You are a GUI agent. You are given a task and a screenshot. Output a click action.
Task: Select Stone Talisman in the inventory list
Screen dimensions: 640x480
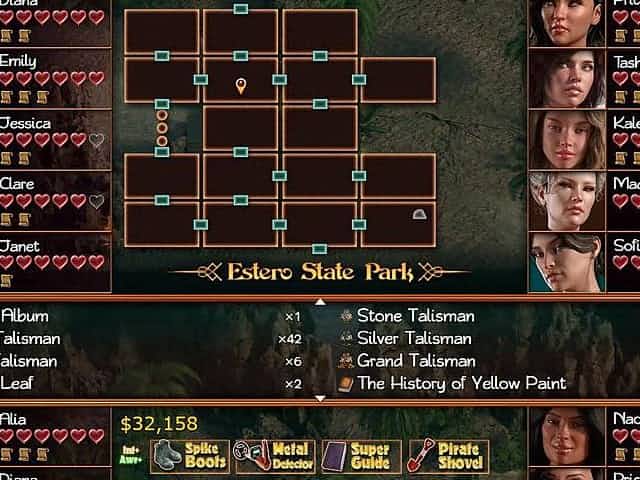[x=415, y=316]
